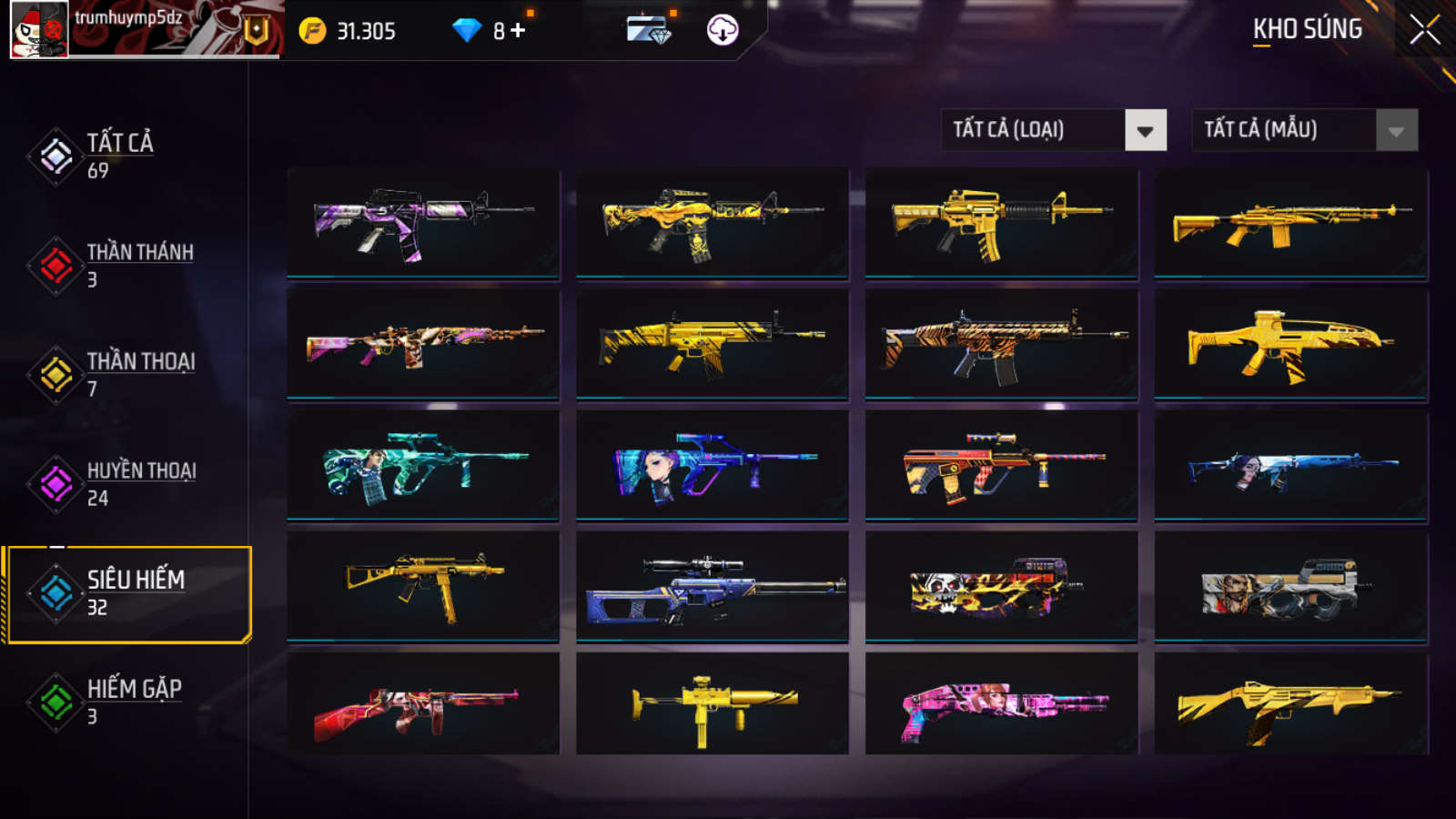Pick the teal AUG rifle skin
Image resolution: width=1456 pixels, height=819 pixels.
pos(423,465)
